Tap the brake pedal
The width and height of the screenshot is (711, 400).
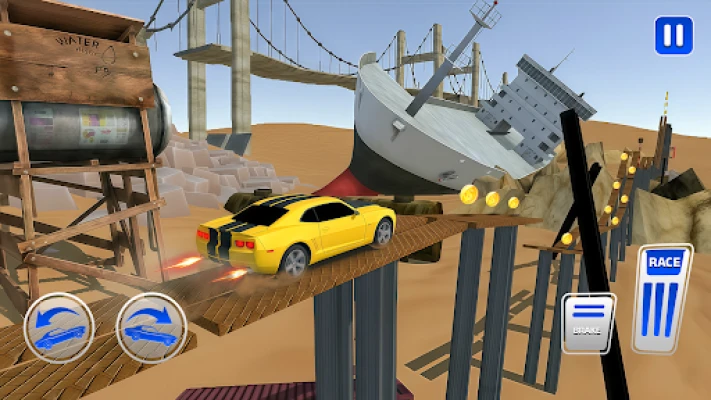[x=588, y=322]
